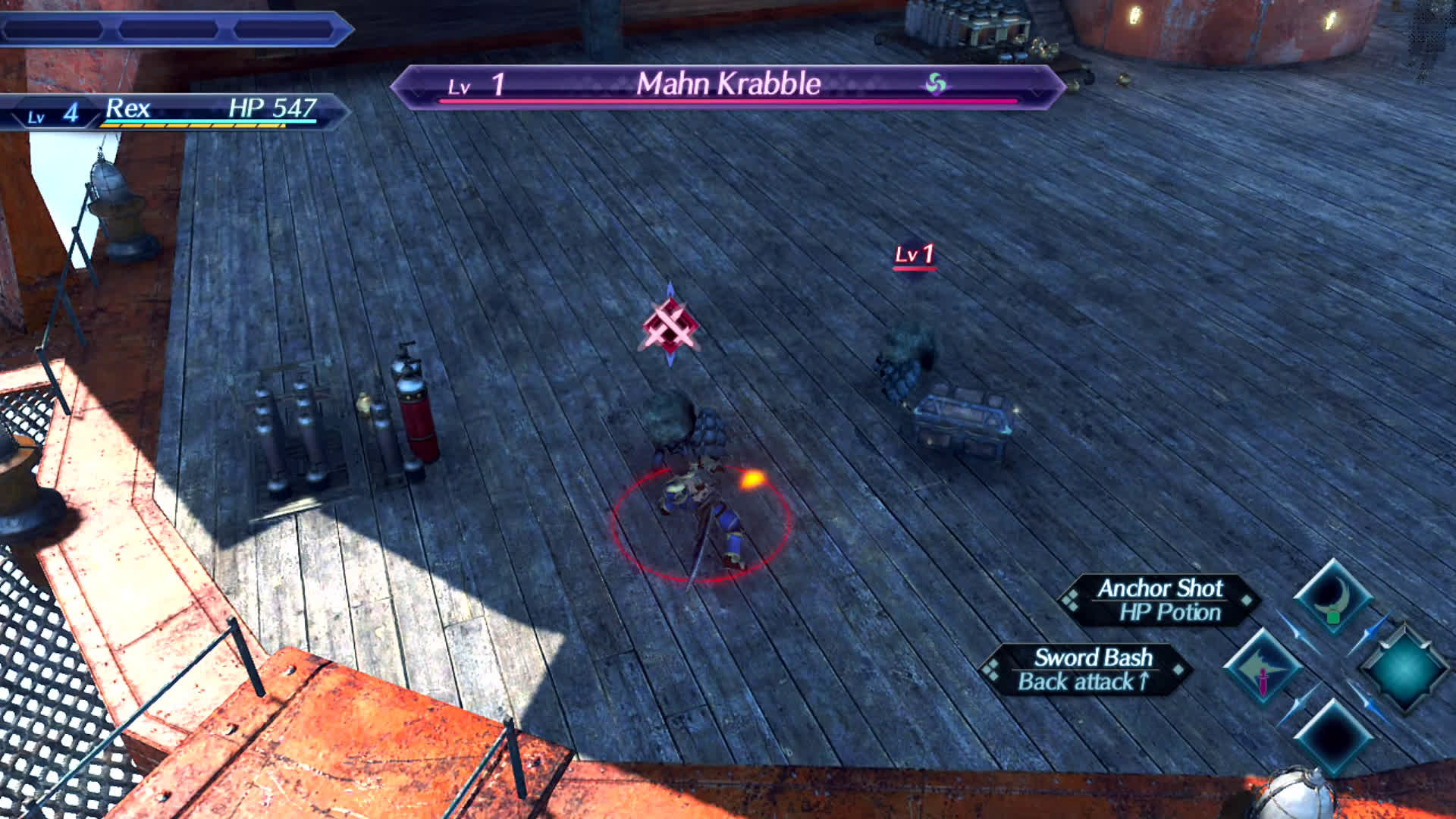Click the pink target lock-on marker
Viewport: 1456px width, 819px height.
point(669,326)
